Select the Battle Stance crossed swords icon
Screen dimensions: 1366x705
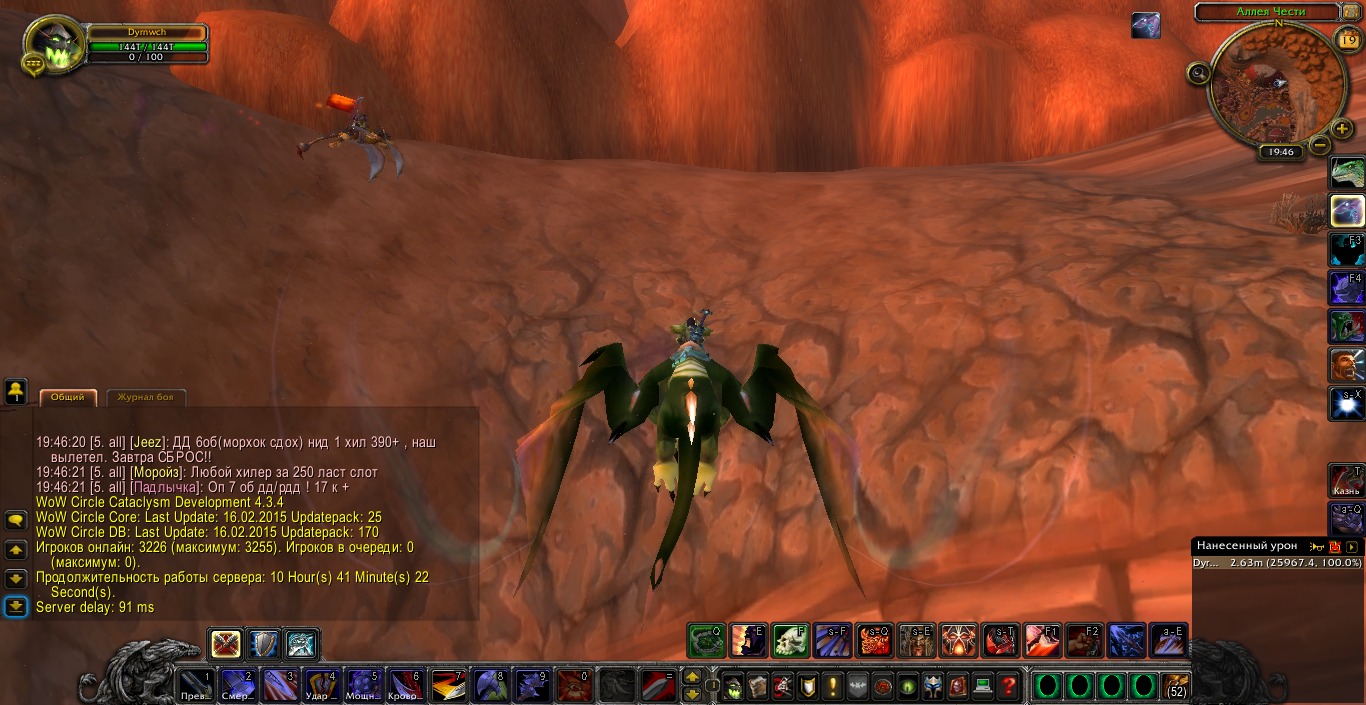pyautogui.click(x=226, y=644)
